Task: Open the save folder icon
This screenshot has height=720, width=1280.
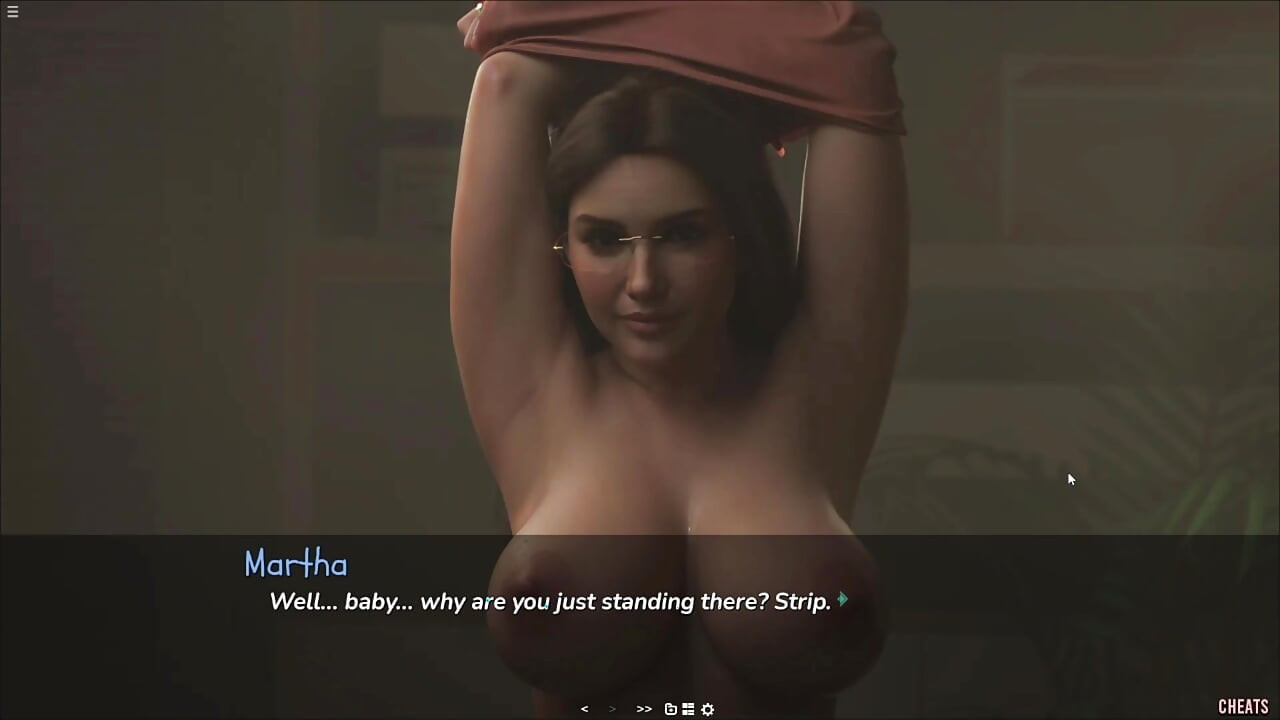Action: coord(671,709)
